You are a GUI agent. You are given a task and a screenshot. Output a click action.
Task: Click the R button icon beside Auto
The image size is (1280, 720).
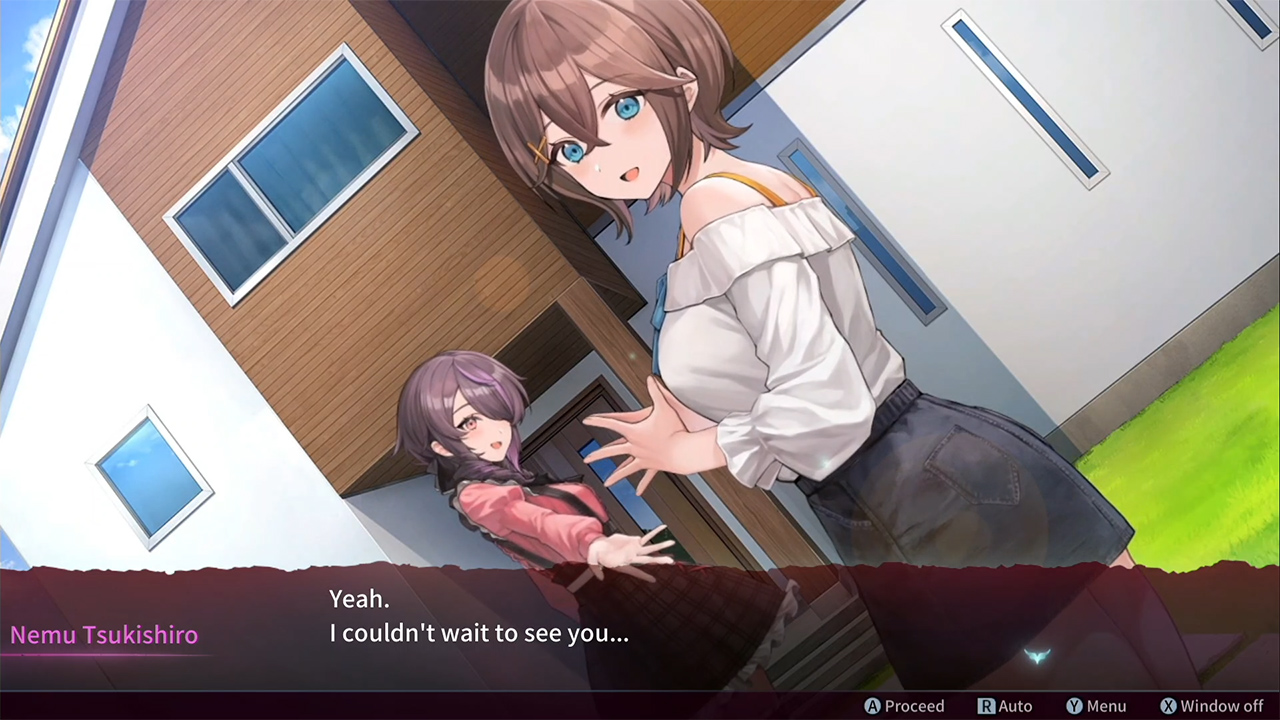pyautogui.click(x=986, y=706)
